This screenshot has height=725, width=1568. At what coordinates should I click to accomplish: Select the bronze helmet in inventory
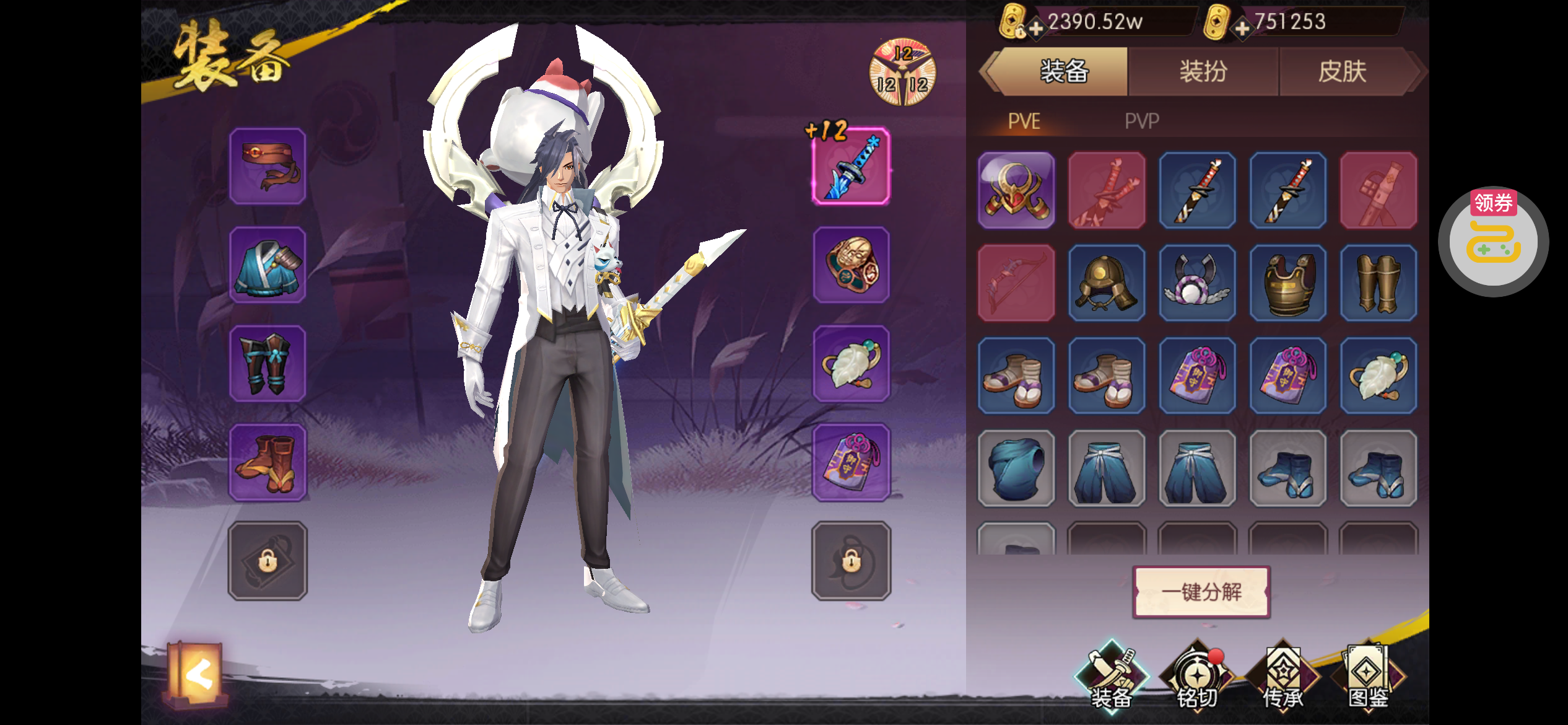(x=1107, y=283)
